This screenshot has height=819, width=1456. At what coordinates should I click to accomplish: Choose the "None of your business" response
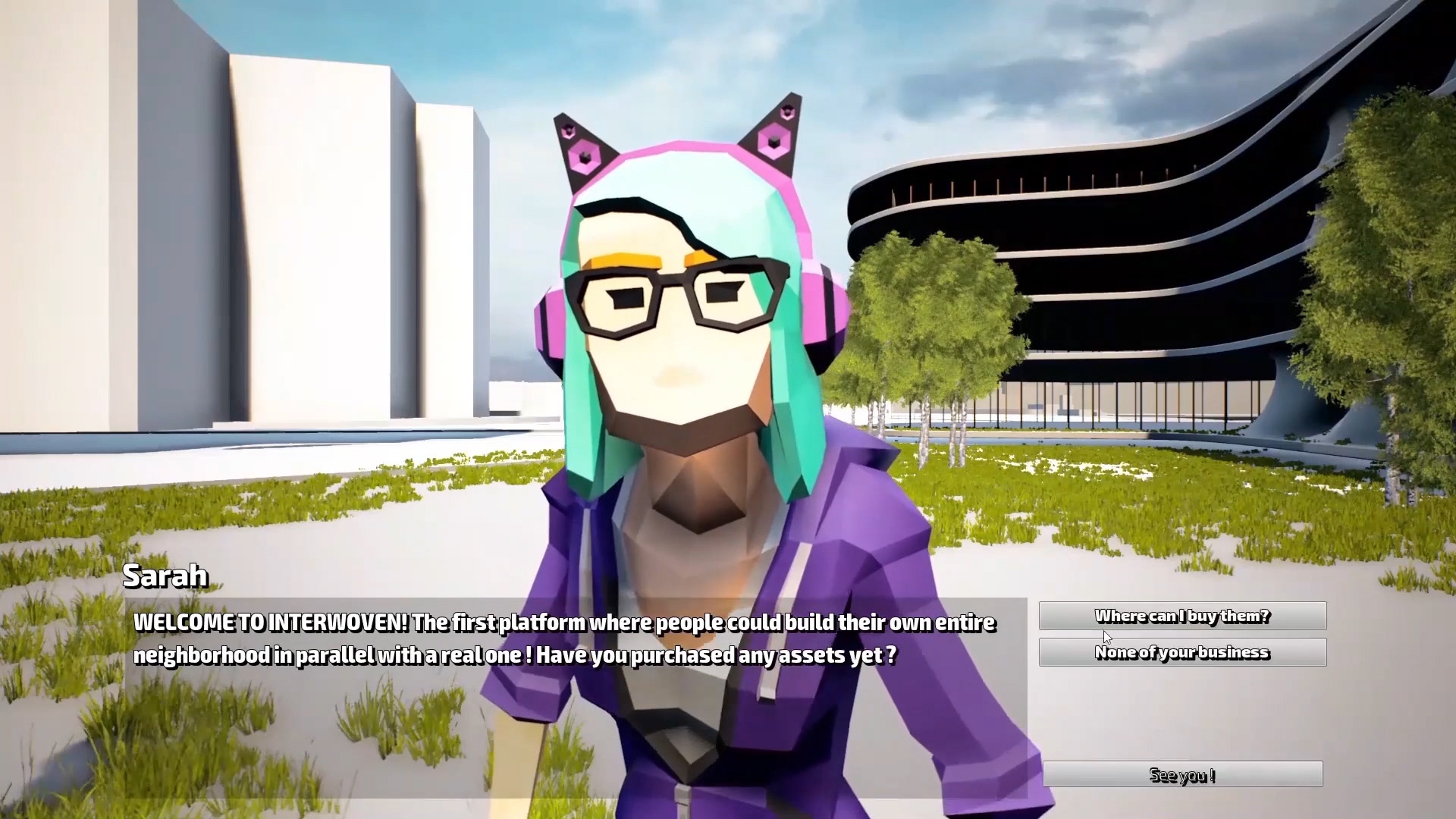1182,652
